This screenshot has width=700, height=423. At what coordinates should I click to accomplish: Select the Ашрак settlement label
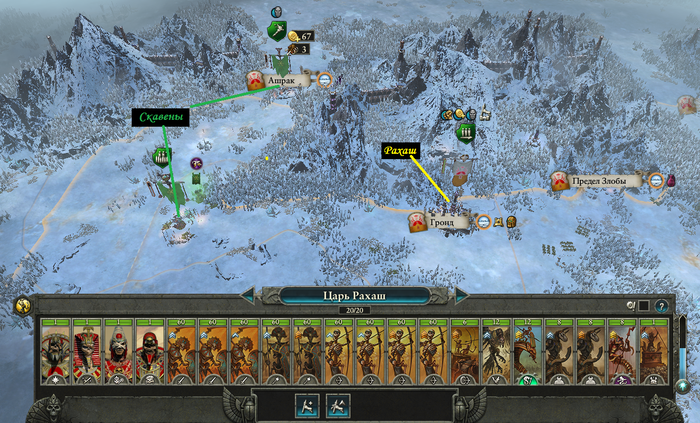[x=283, y=81]
